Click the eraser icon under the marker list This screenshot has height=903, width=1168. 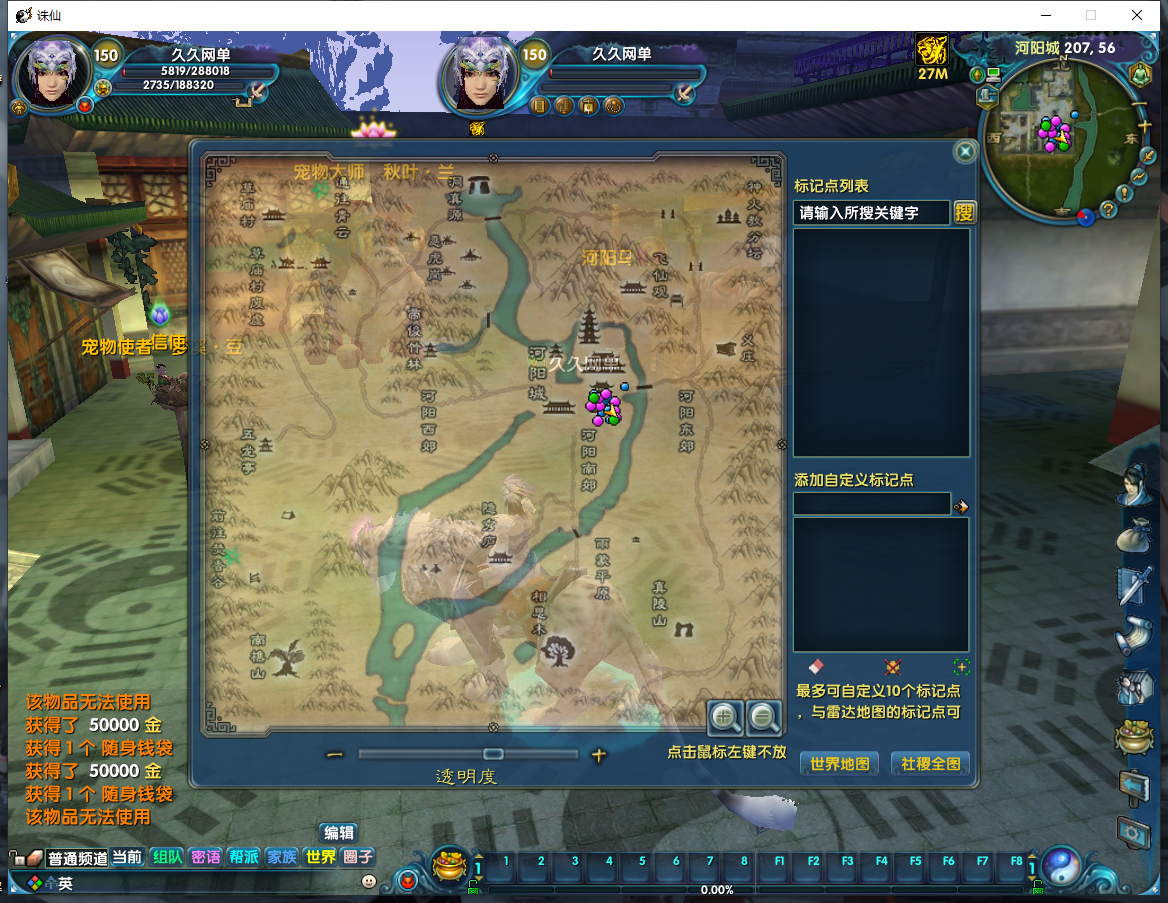point(815,666)
